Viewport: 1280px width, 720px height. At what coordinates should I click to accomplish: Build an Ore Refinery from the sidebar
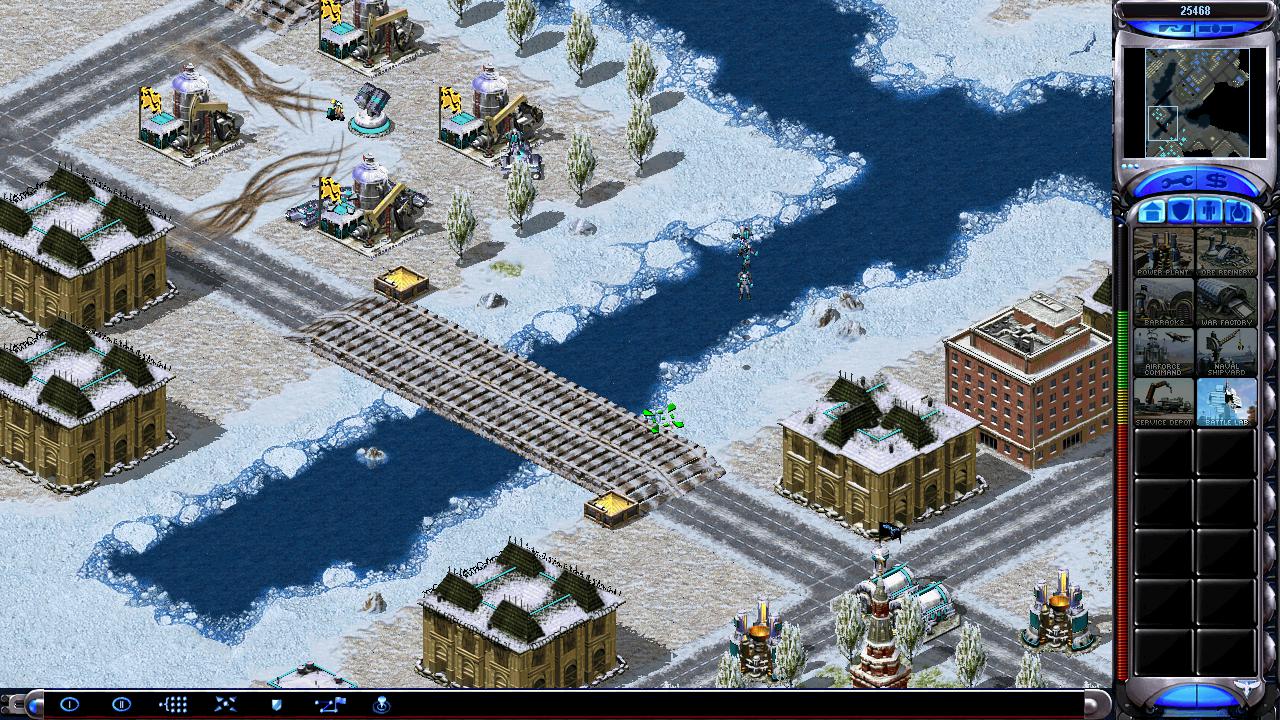pyautogui.click(x=1226, y=251)
